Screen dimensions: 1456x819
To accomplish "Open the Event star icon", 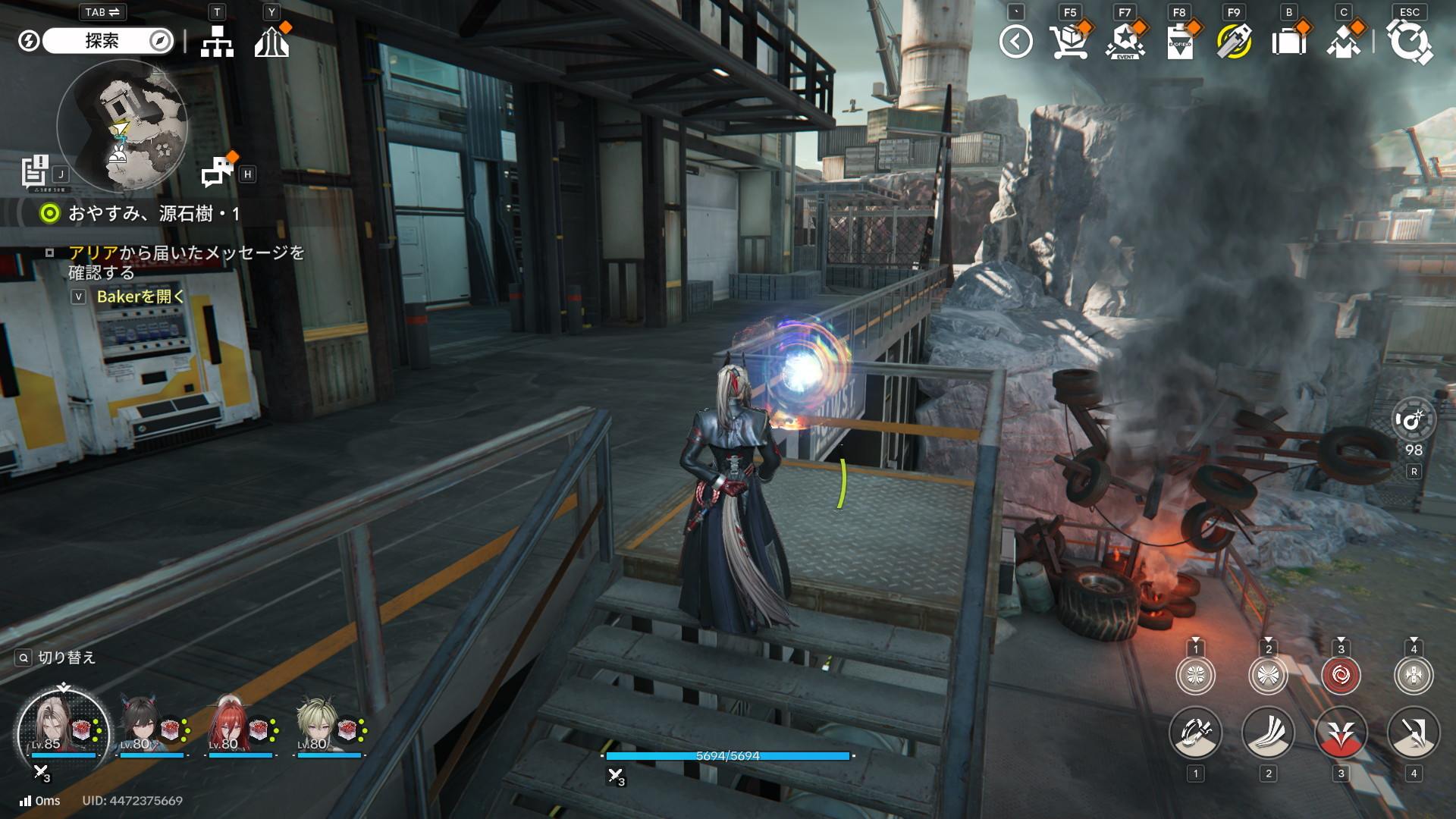I will pyautogui.click(x=1125, y=42).
